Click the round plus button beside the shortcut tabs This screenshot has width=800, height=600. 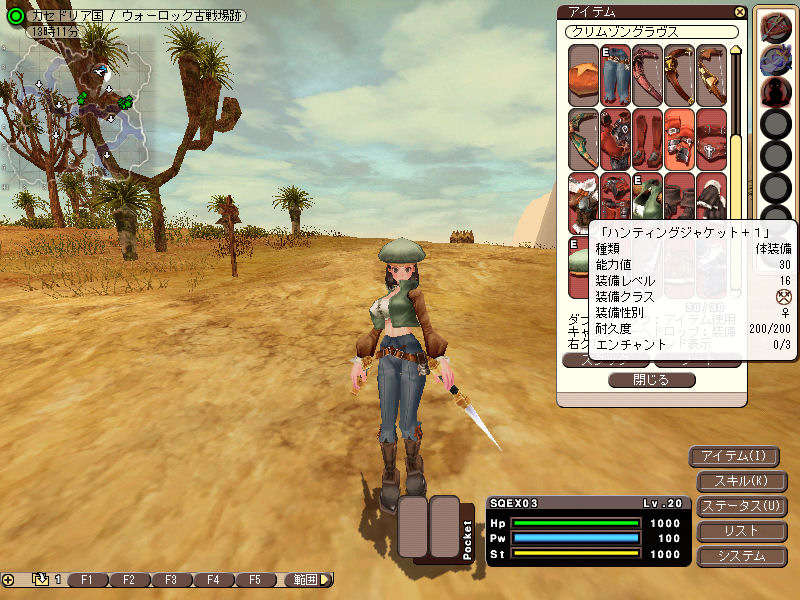click(x=8, y=580)
